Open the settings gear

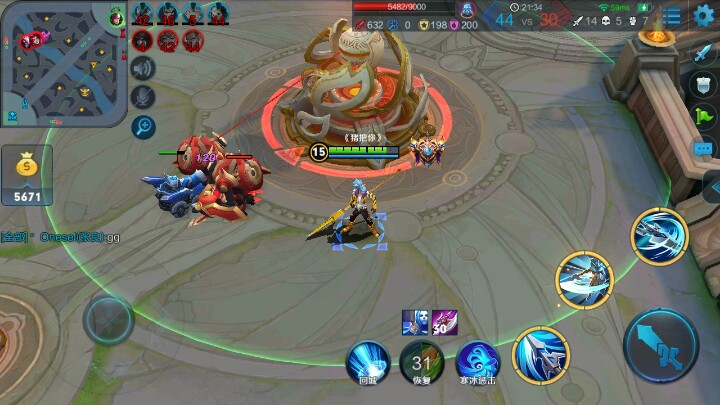pos(704,17)
